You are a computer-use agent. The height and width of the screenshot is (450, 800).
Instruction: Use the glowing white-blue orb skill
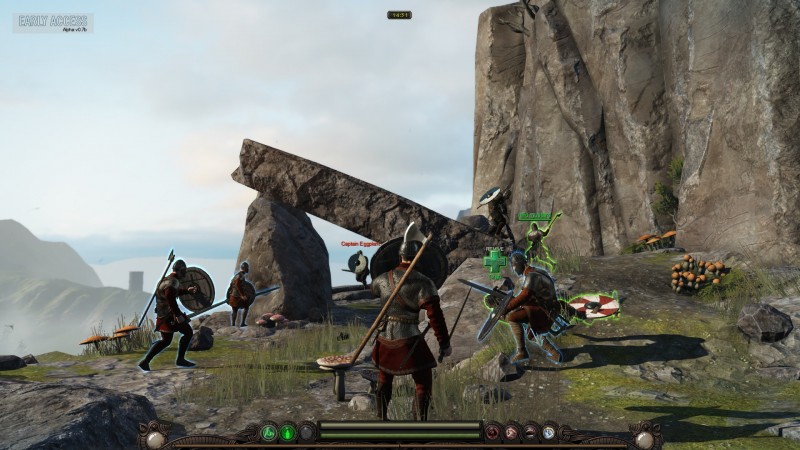[x=549, y=432]
